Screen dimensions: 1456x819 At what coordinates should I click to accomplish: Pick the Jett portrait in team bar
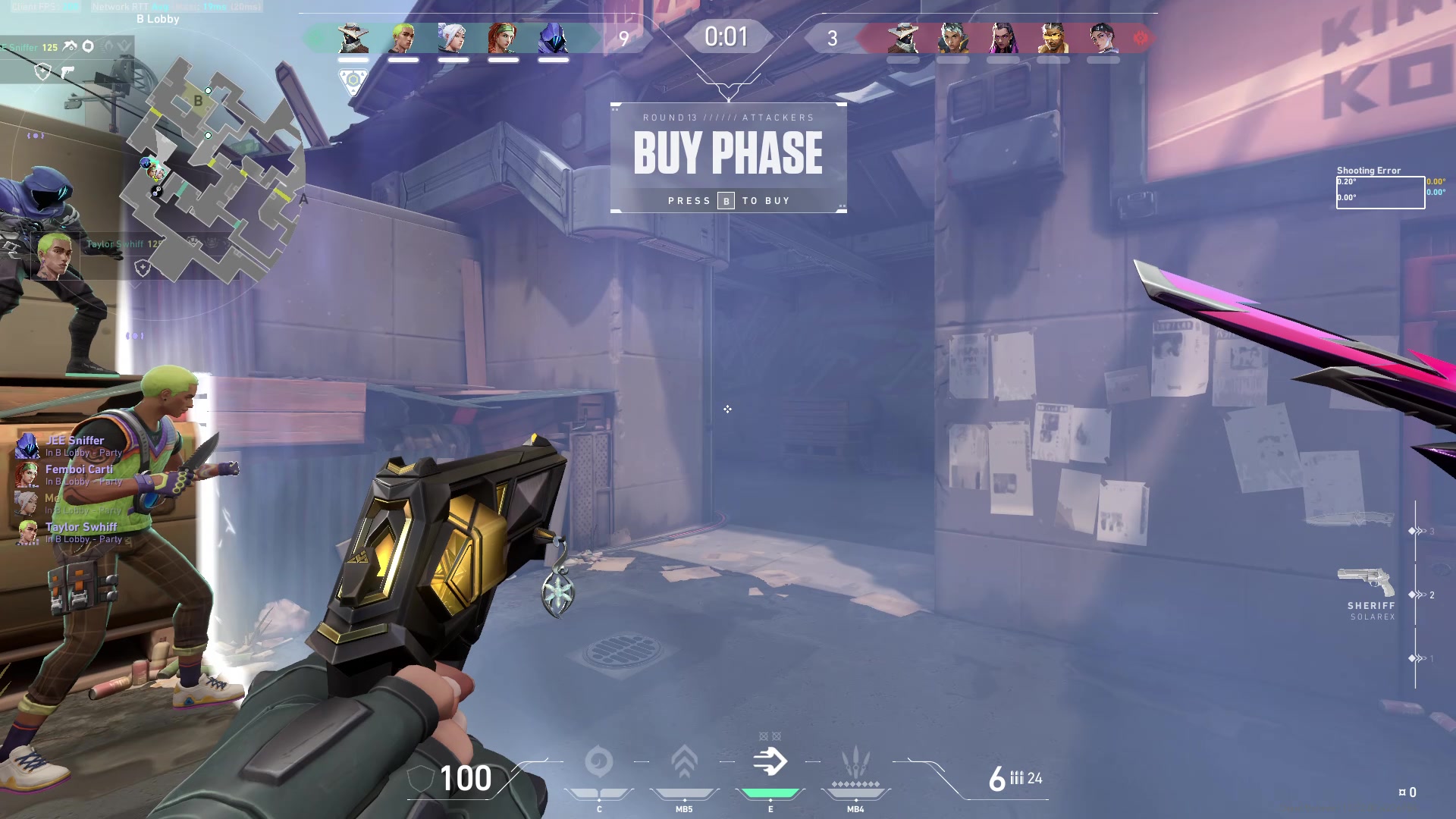(x=453, y=38)
